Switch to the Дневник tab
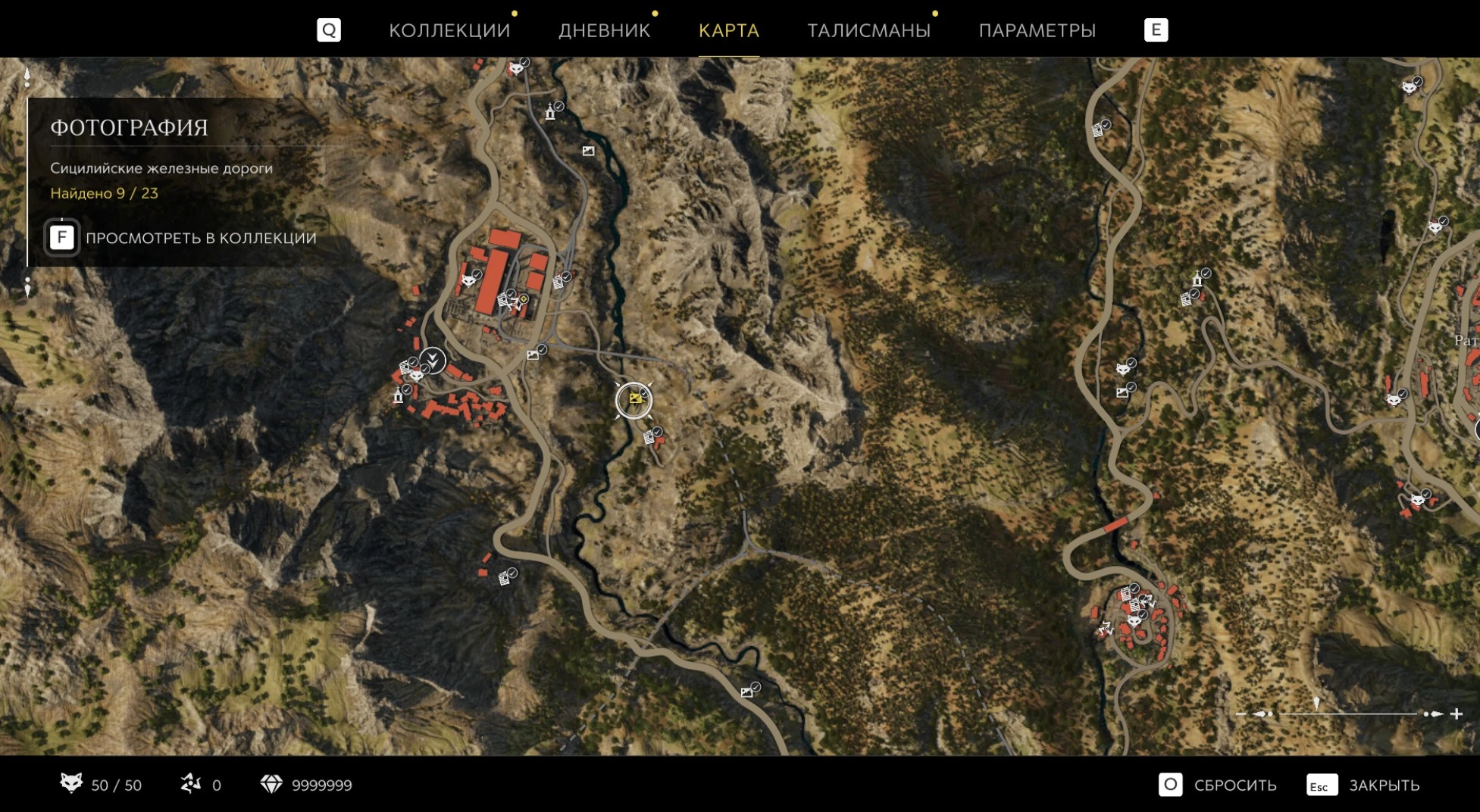 [604, 30]
